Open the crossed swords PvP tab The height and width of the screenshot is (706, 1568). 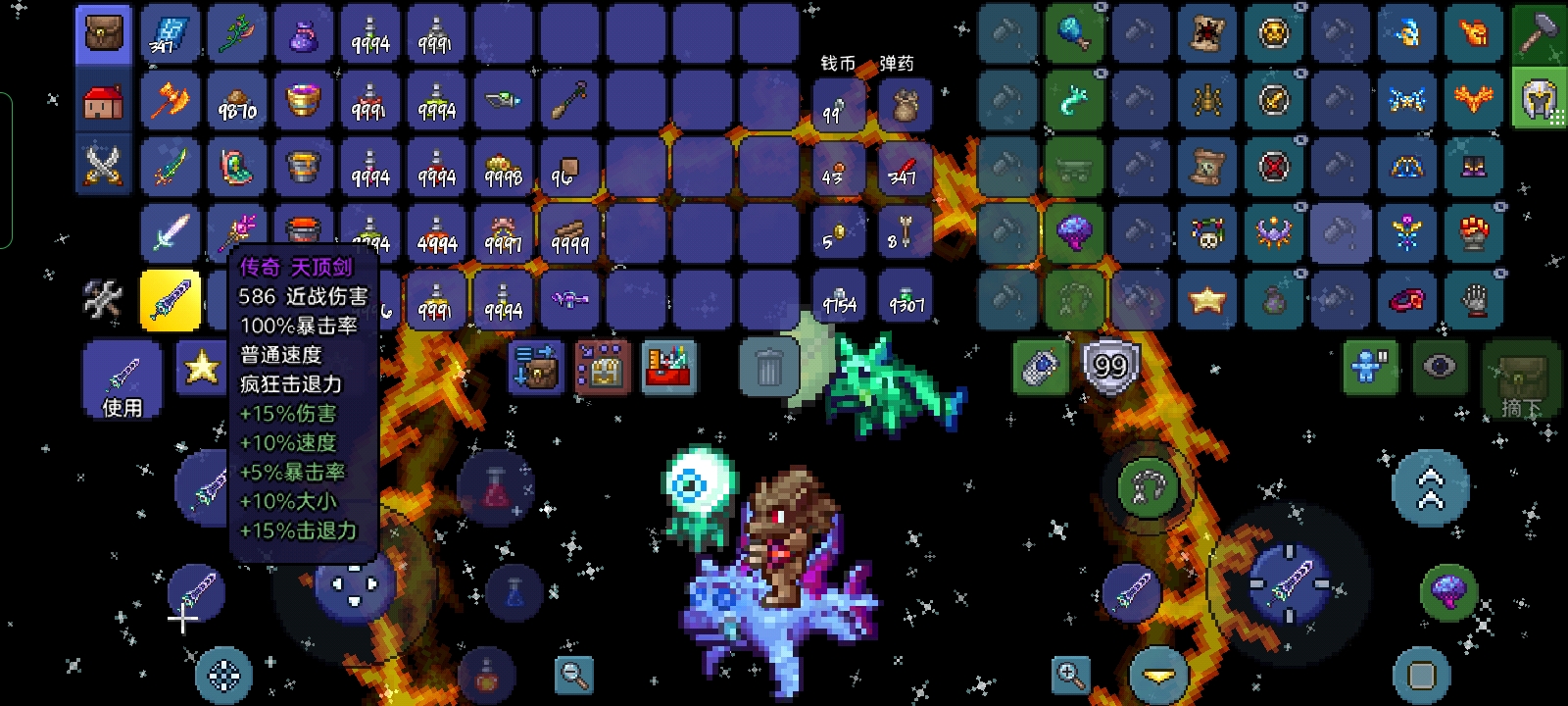click(103, 165)
